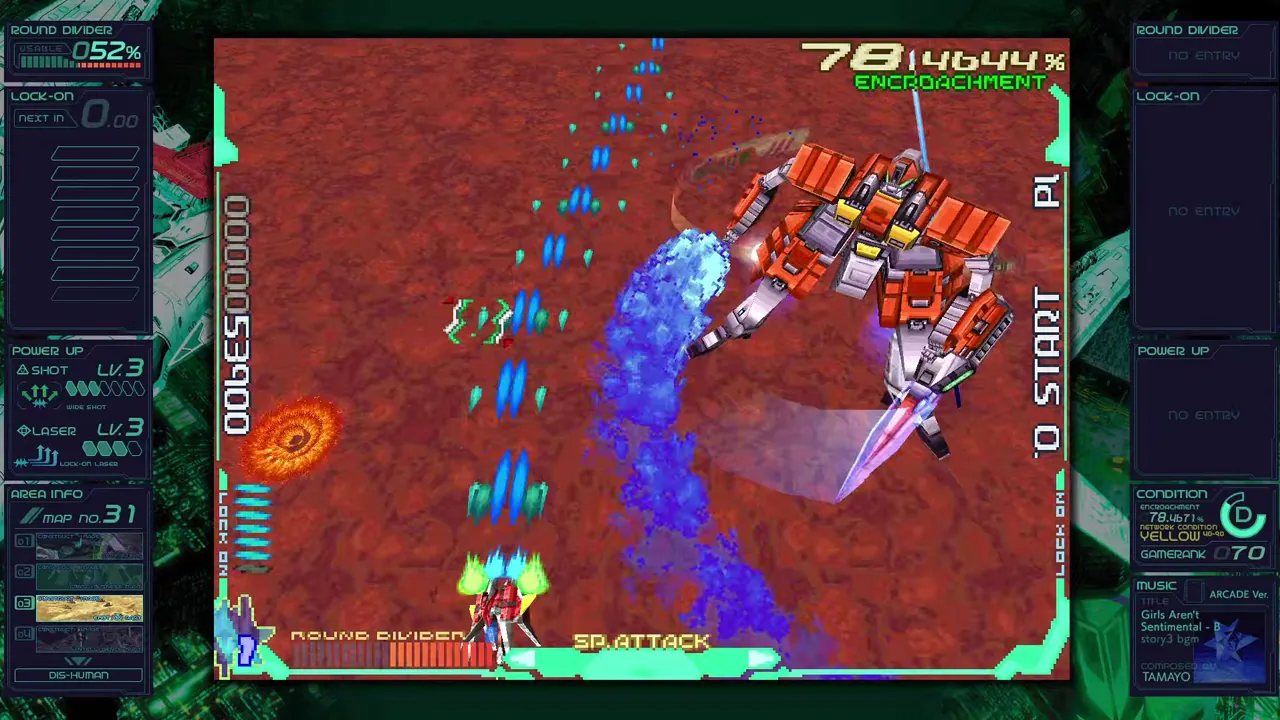The height and width of the screenshot is (720, 1280).
Task: Toggle the YELLOW network condition indicator
Action: (x=1170, y=537)
